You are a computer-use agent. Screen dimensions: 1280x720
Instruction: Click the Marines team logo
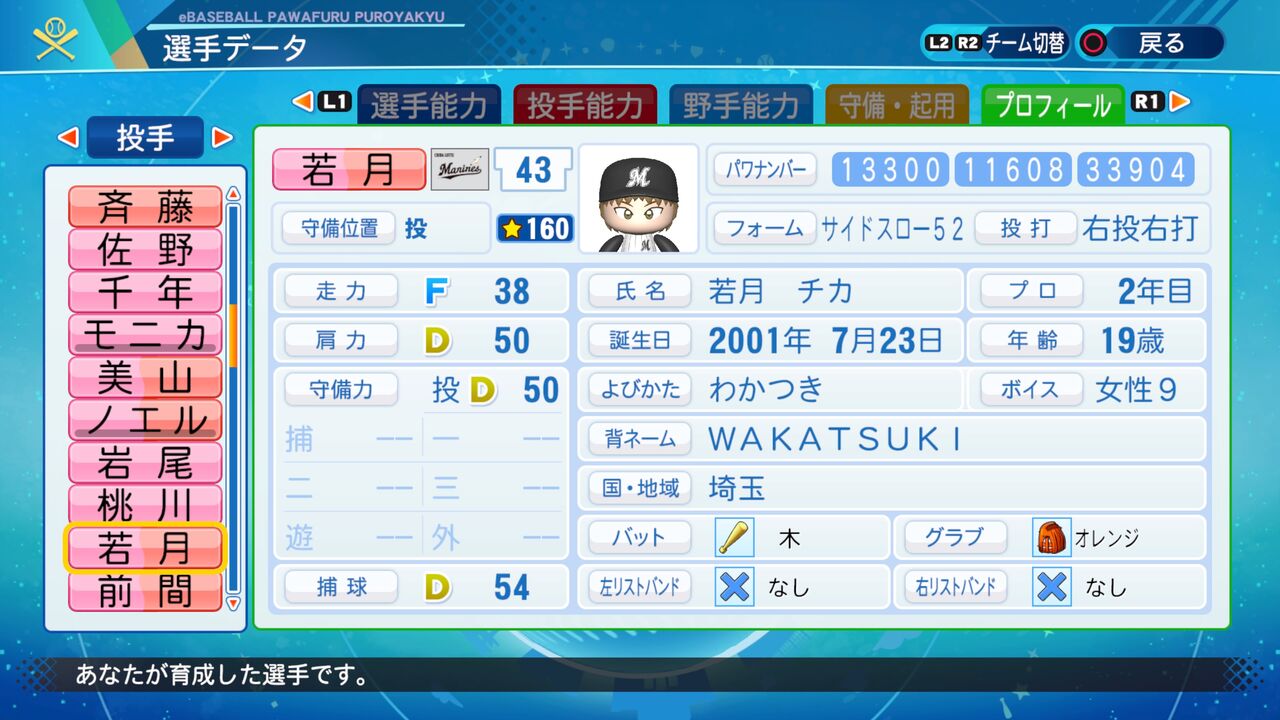459,170
